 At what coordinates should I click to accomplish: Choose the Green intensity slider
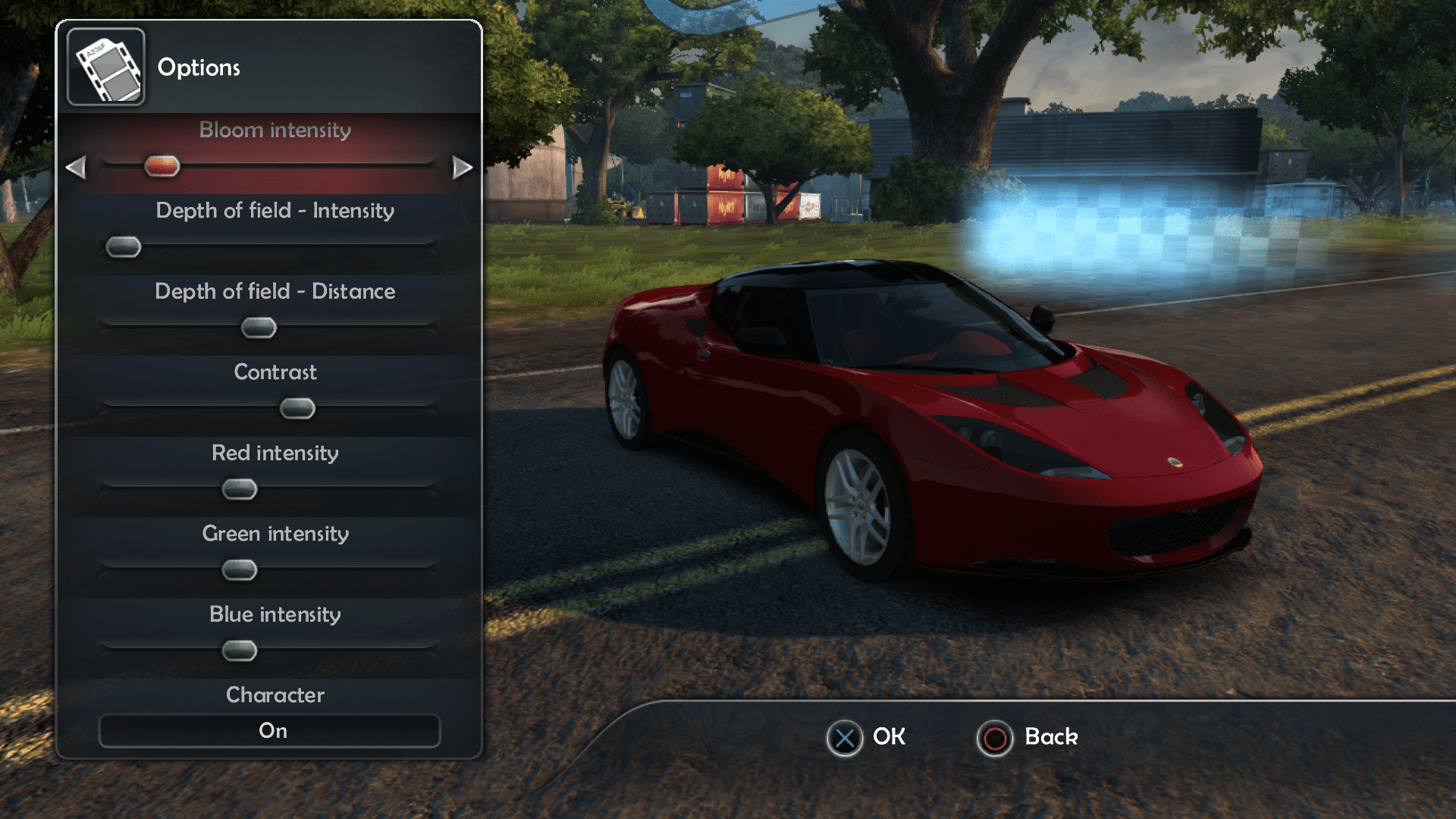(240, 570)
